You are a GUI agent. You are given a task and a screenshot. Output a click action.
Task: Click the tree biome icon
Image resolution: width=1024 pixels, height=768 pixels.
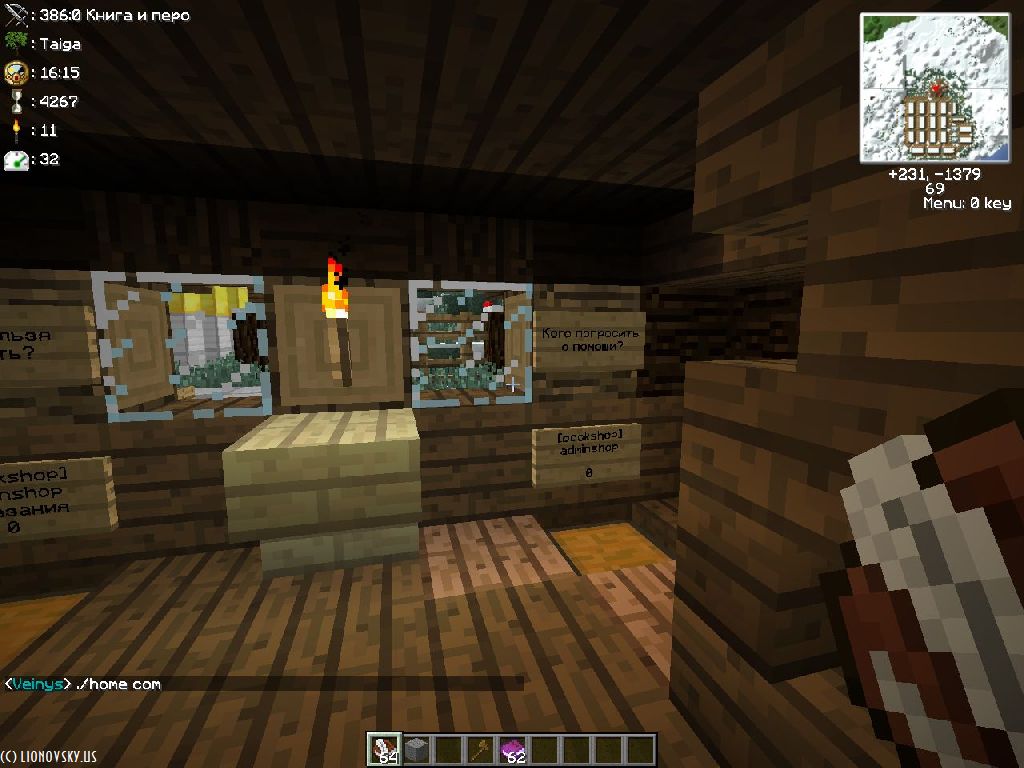pos(15,43)
